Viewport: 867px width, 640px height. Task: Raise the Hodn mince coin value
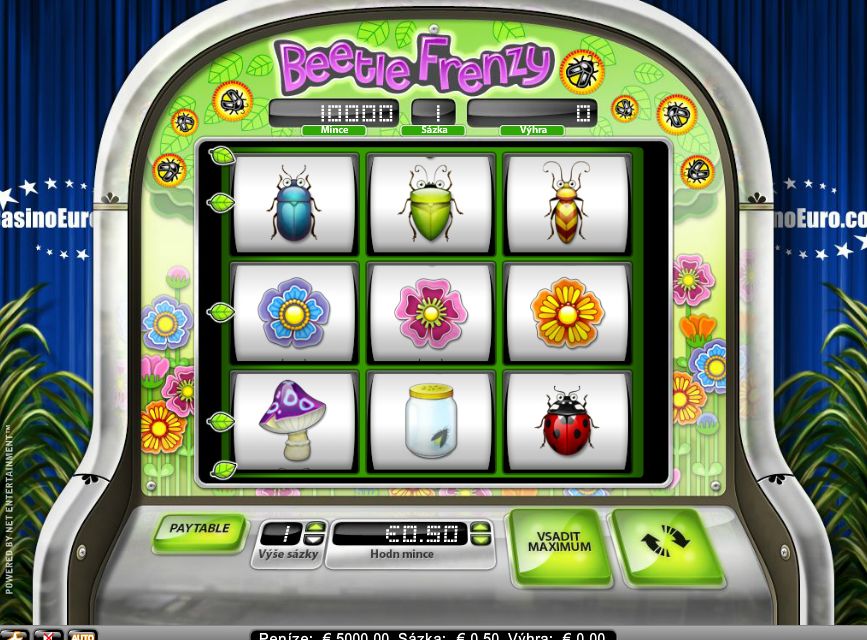[480, 527]
